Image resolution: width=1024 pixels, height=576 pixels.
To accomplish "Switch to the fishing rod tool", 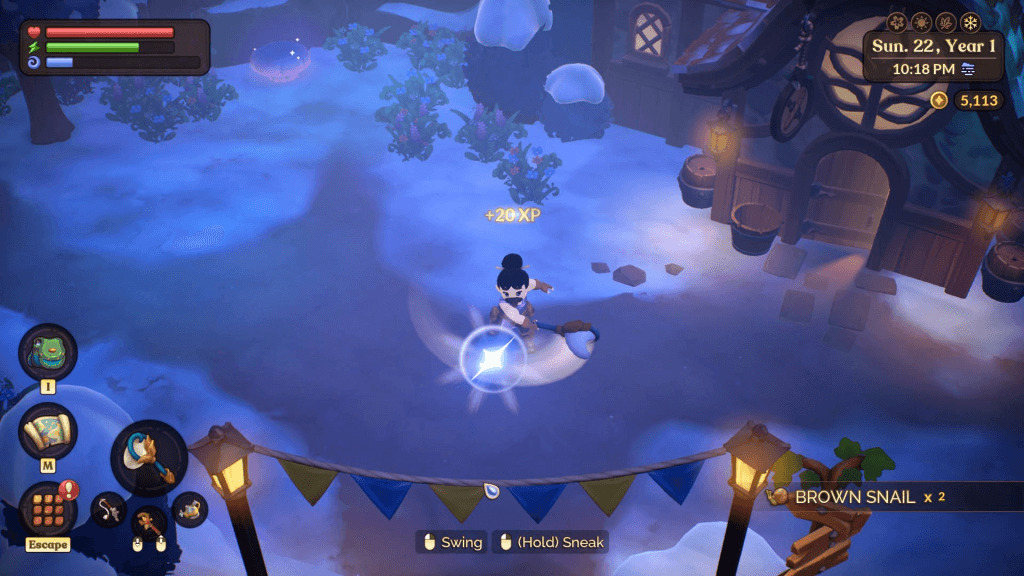I will tap(107, 510).
